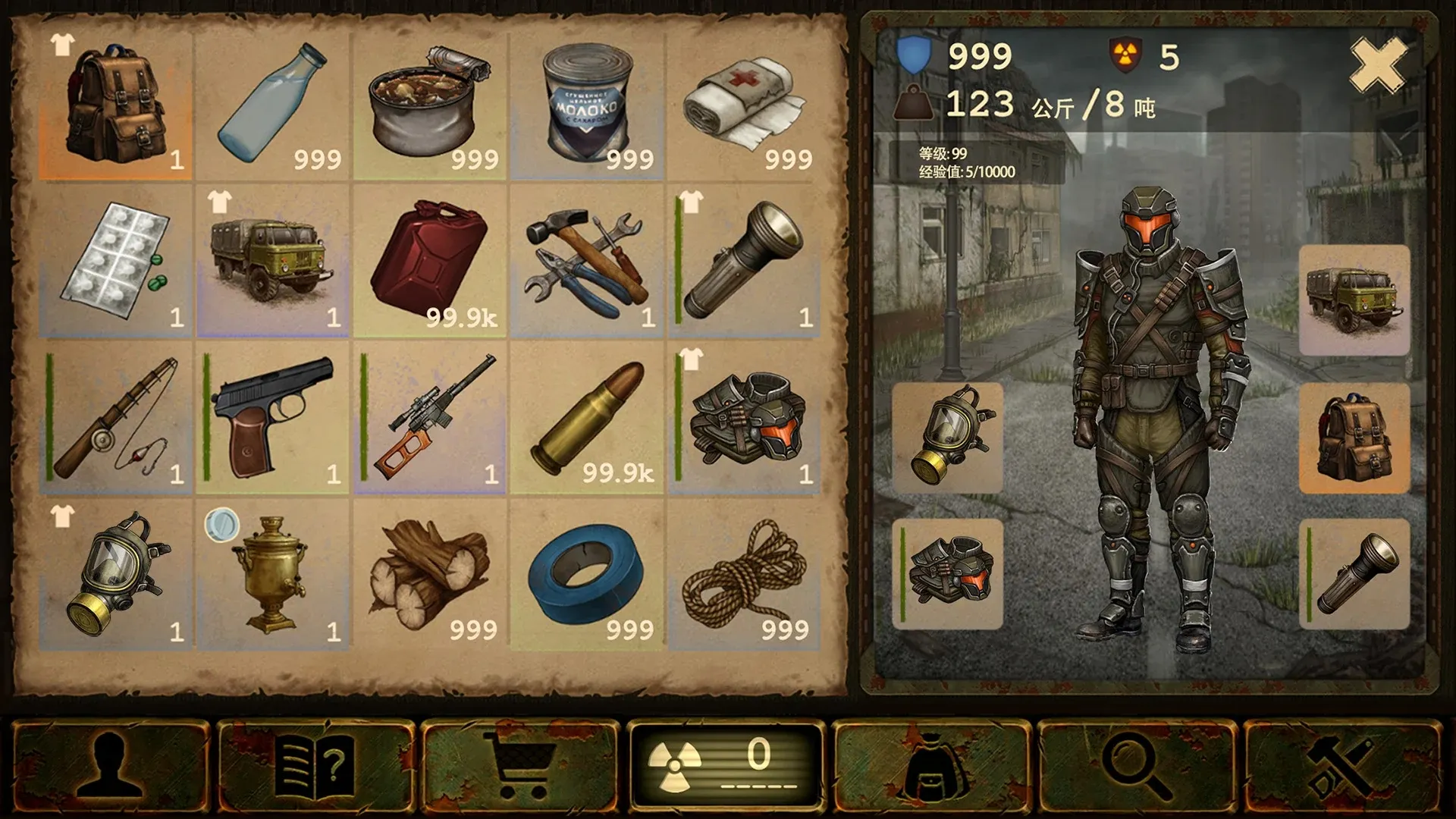Select the glass milk bottle slot
This screenshot has width=1456, height=819.
(x=273, y=105)
